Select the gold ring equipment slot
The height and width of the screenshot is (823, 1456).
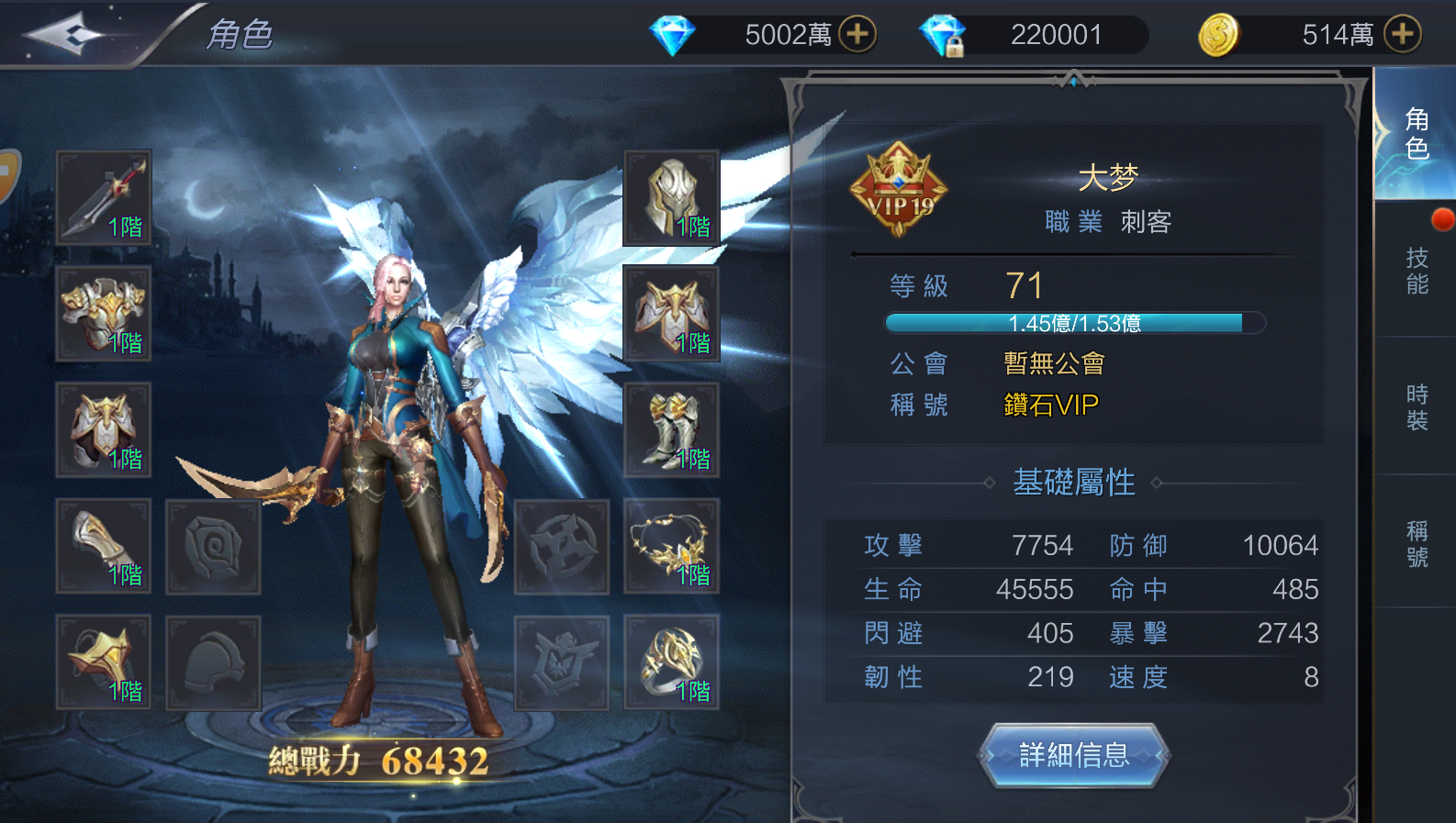point(671,662)
